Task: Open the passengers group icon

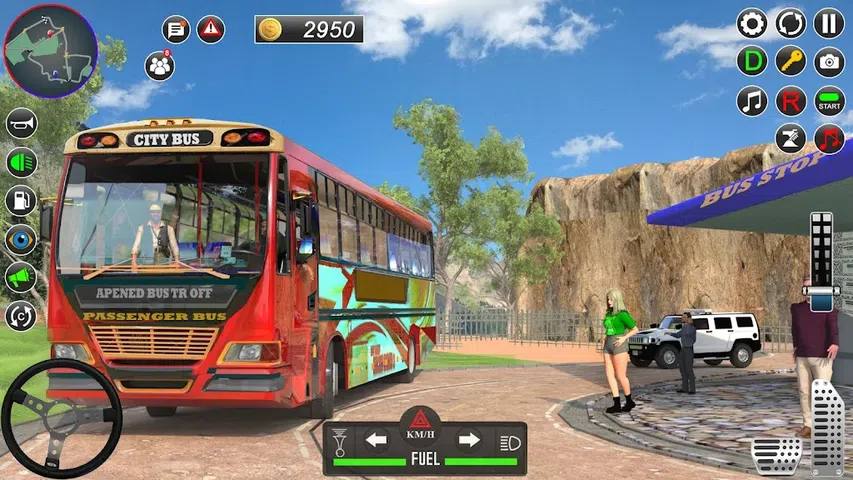Action: 159,66
